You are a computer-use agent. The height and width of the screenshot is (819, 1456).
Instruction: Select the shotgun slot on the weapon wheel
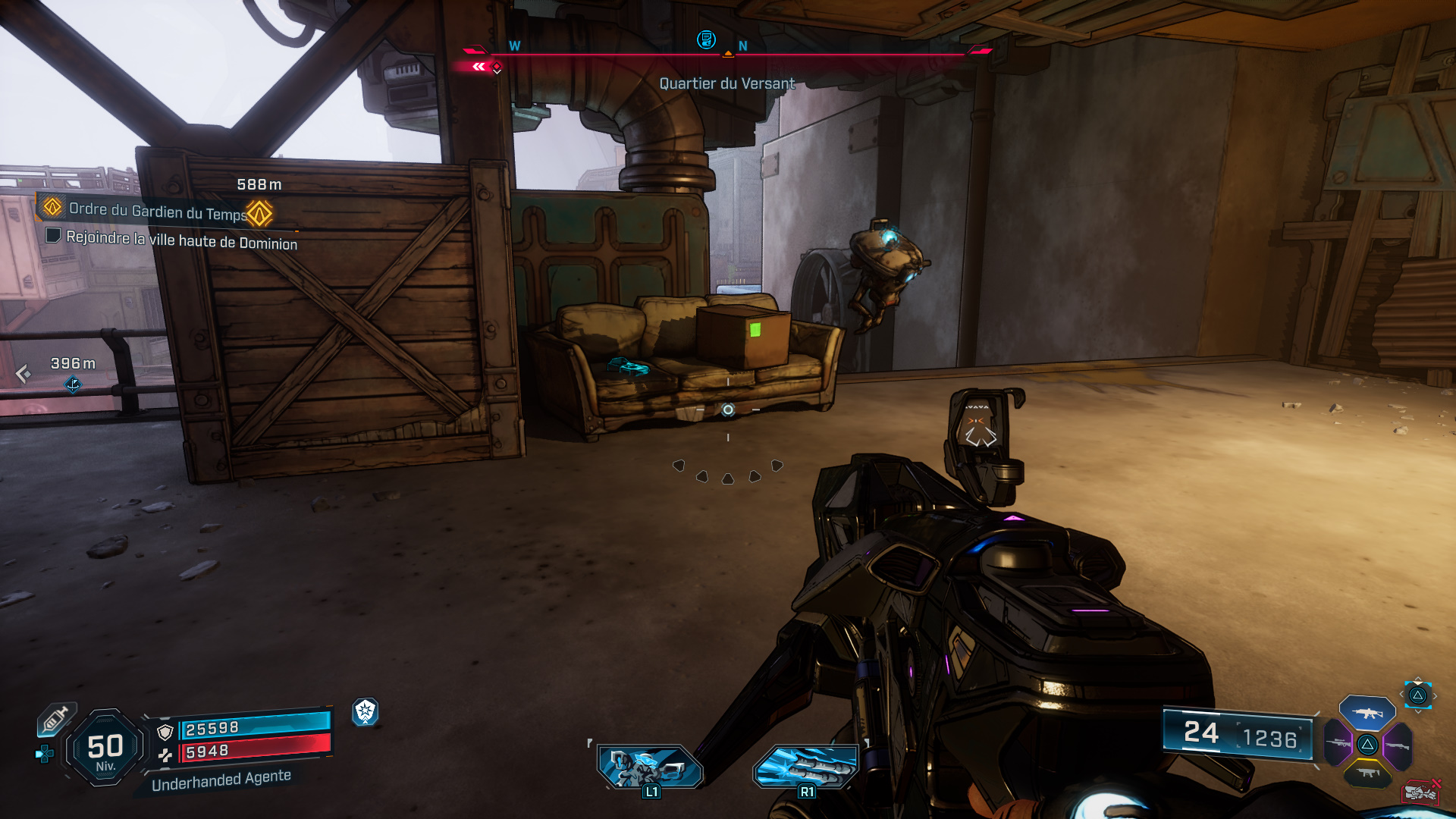[x=1398, y=745]
